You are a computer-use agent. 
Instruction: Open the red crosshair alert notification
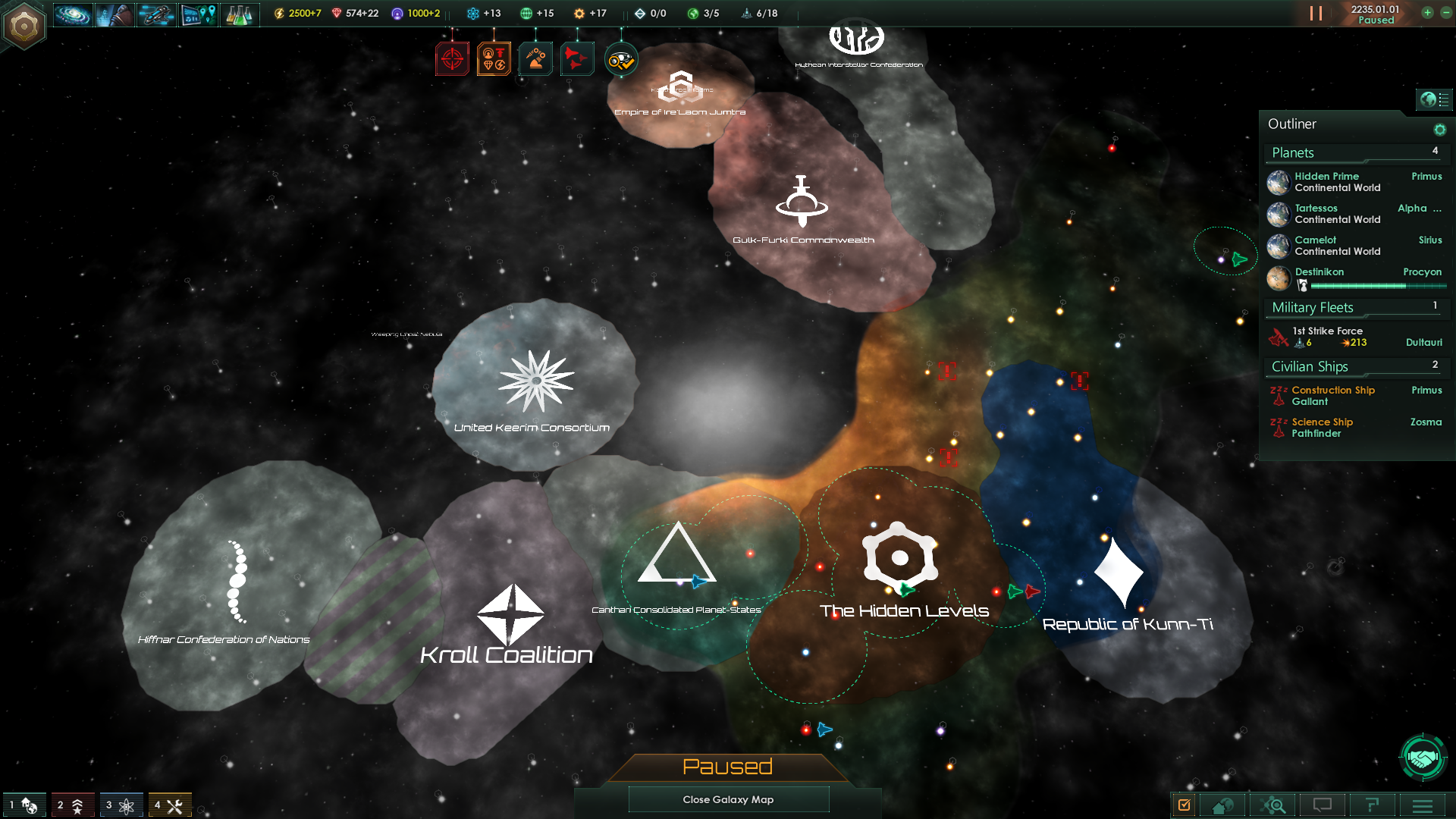[x=452, y=59]
